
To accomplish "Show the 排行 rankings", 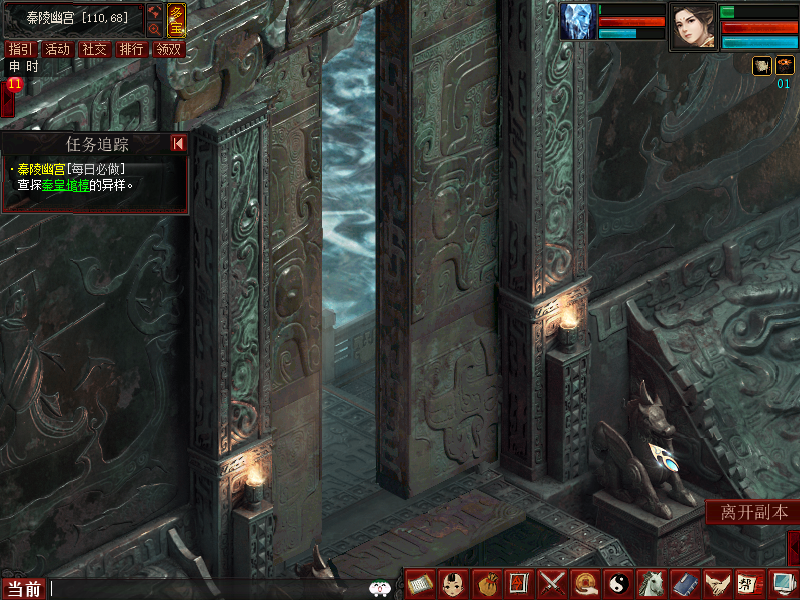I will [131, 49].
